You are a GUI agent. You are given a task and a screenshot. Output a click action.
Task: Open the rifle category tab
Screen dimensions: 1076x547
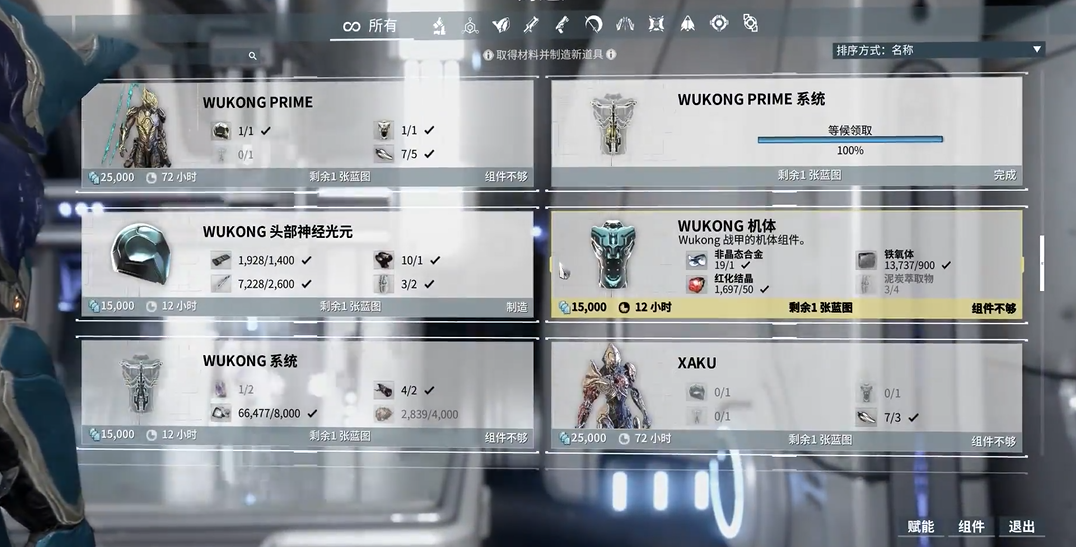tap(562, 25)
